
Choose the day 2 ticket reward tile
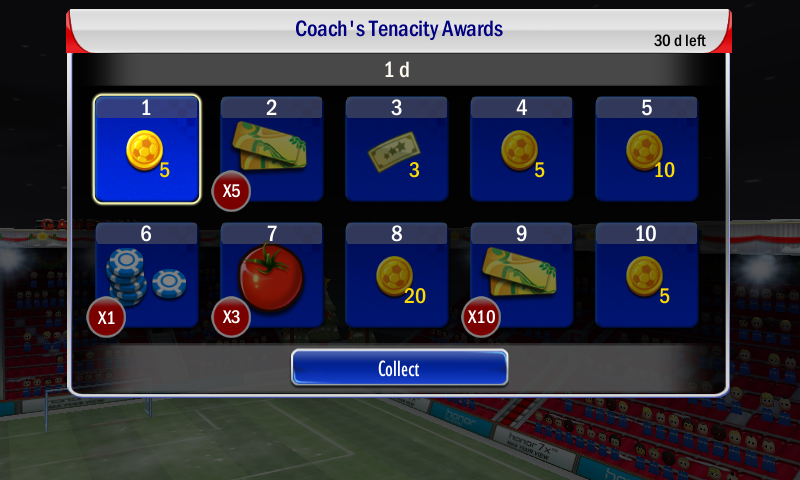(x=272, y=149)
